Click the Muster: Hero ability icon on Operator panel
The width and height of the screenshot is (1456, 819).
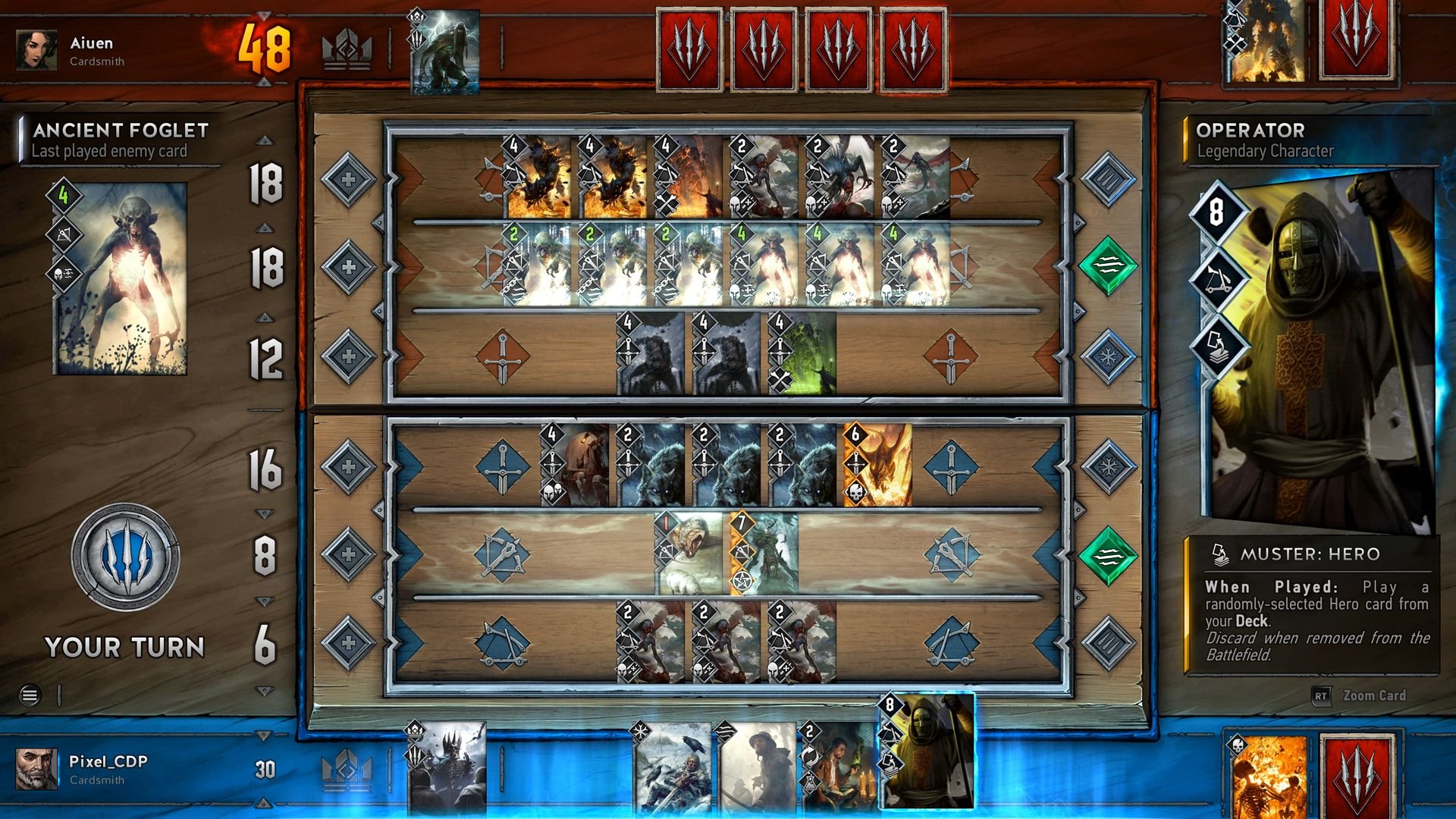pyautogui.click(x=1219, y=555)
